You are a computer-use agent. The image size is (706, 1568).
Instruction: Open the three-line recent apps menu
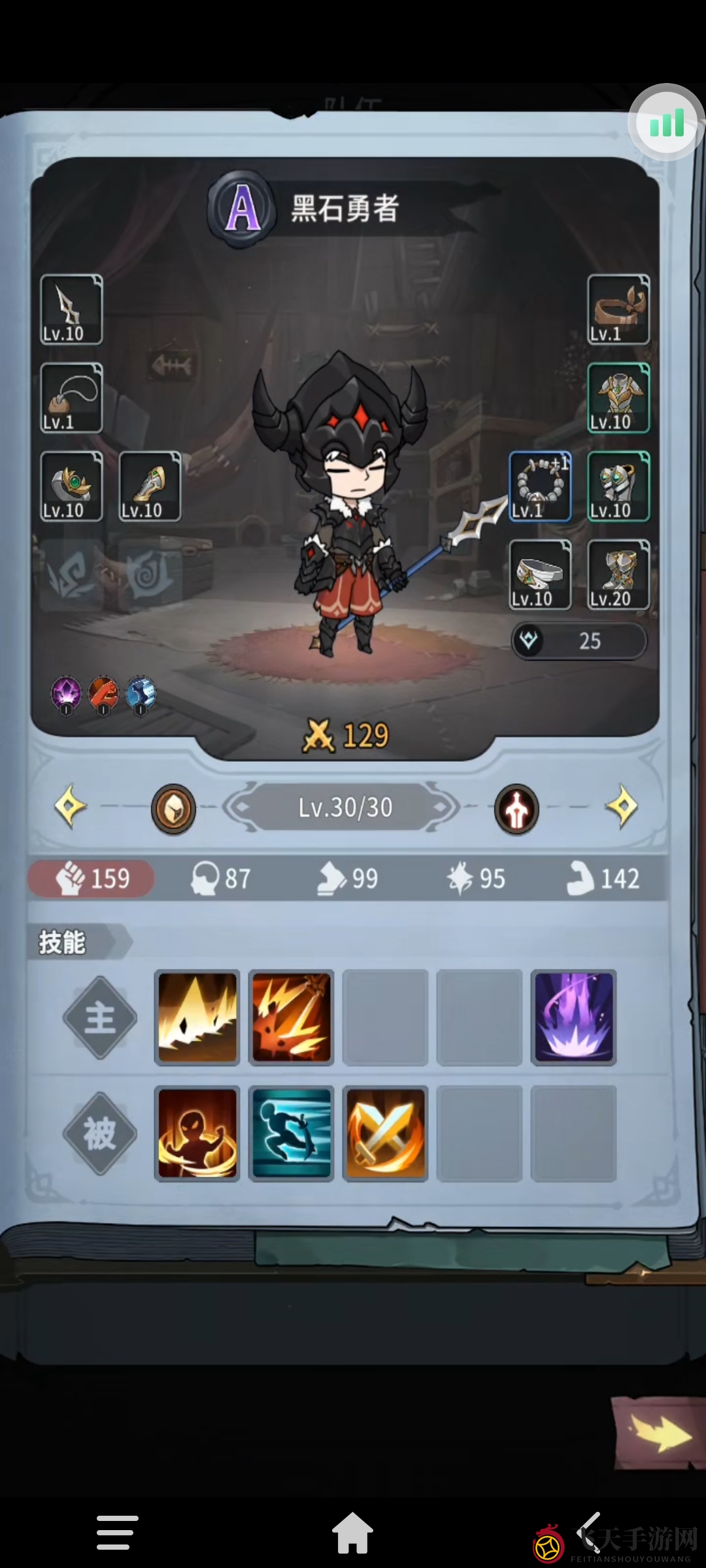click(x=117, y=1533)
